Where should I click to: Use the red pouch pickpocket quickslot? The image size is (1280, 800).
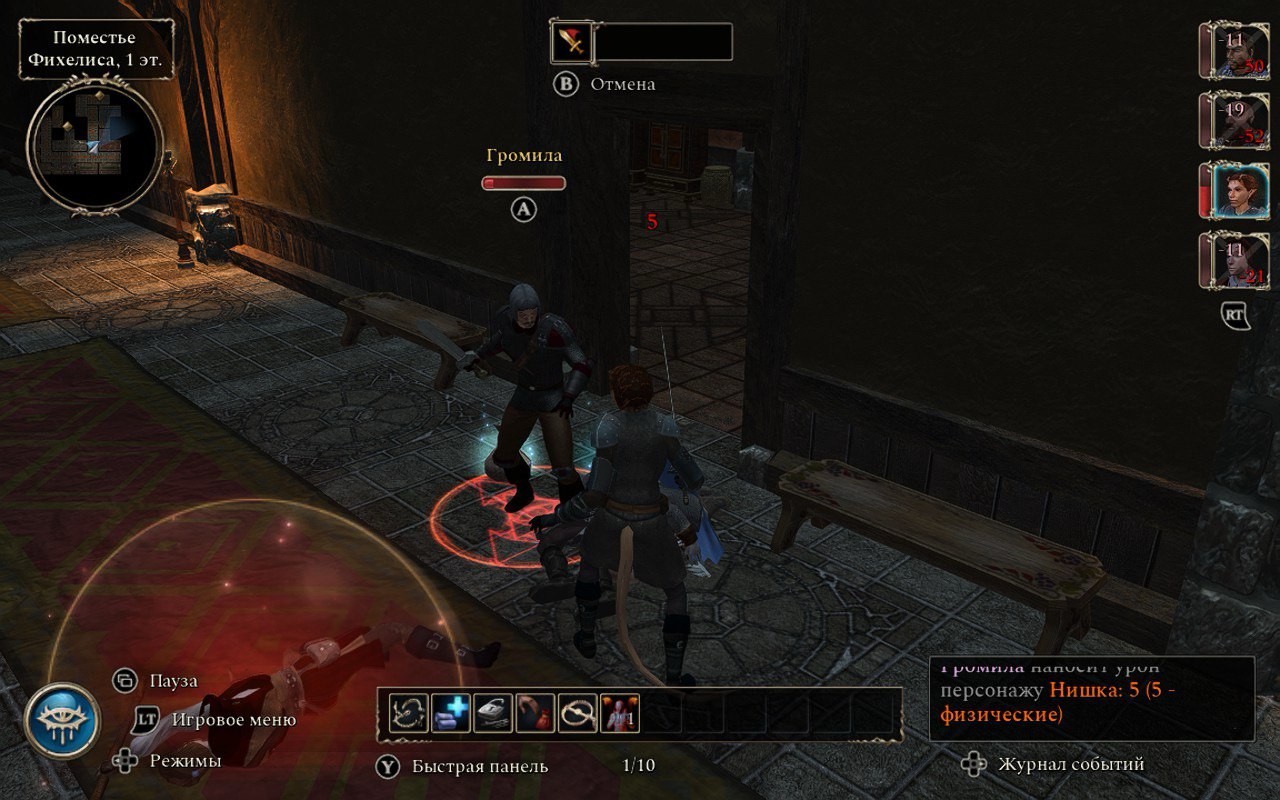tap(536, 714)
